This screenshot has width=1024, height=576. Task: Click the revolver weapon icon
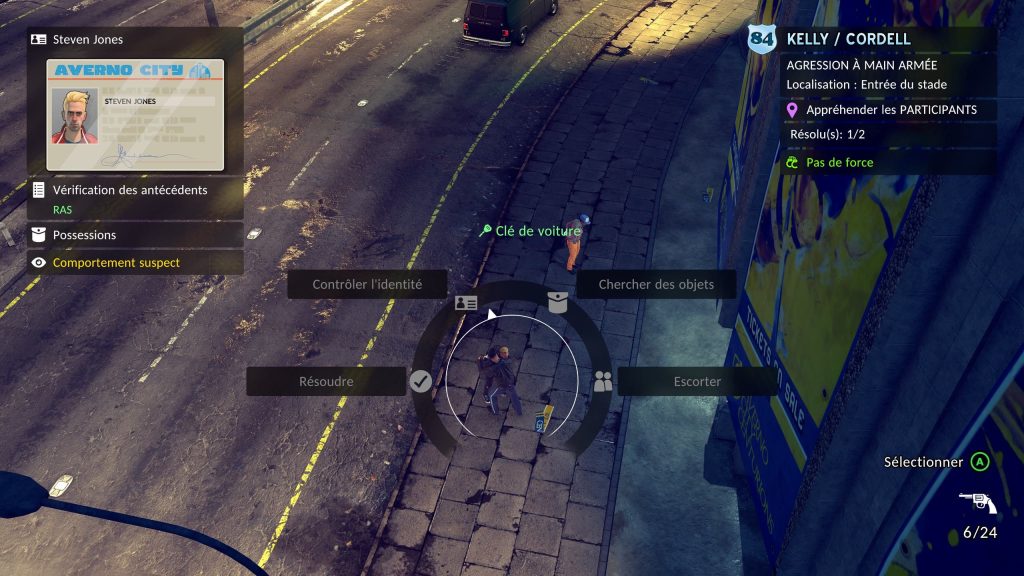point(977,503)
